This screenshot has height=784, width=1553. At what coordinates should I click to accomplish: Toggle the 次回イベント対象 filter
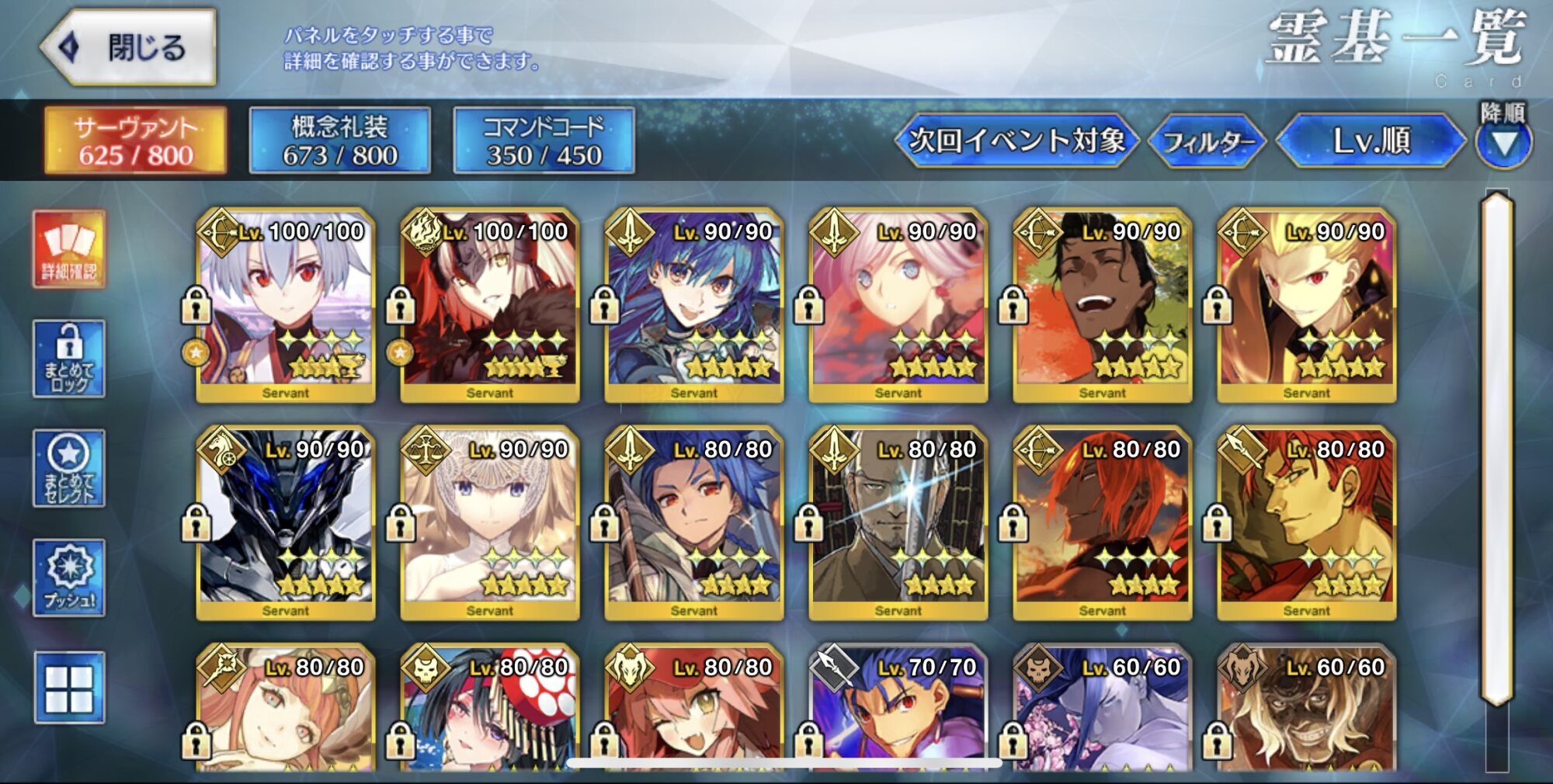tap(1016, 140)
